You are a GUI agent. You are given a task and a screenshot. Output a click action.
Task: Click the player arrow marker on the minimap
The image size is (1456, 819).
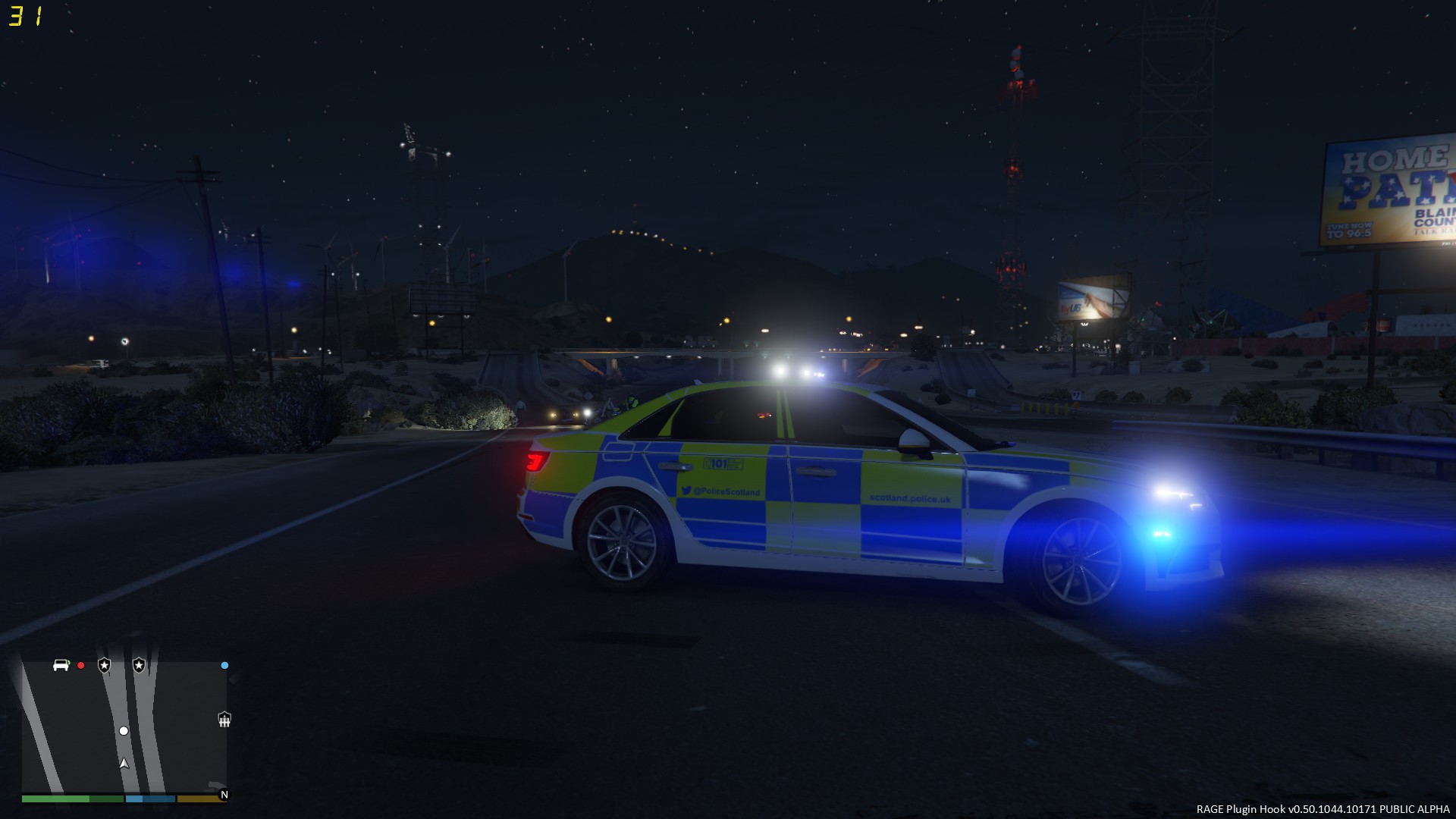(124, 764)
